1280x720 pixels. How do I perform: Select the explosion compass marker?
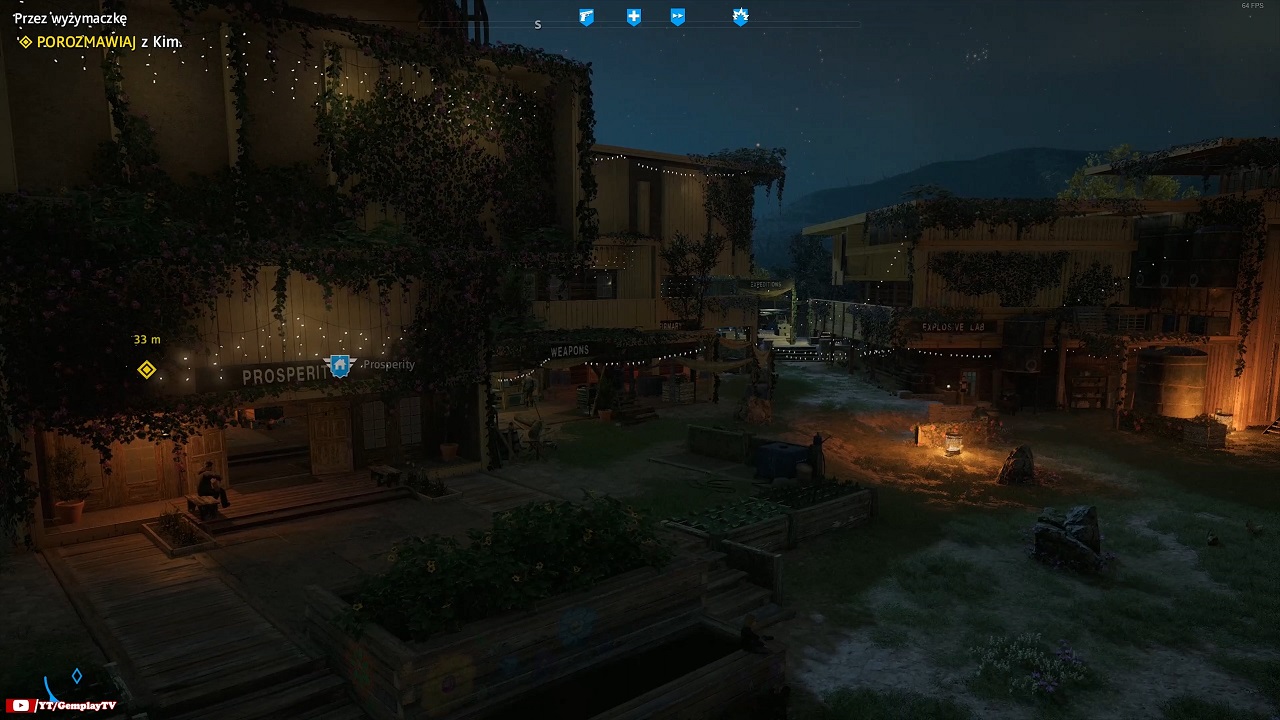(x=740, y=16)
